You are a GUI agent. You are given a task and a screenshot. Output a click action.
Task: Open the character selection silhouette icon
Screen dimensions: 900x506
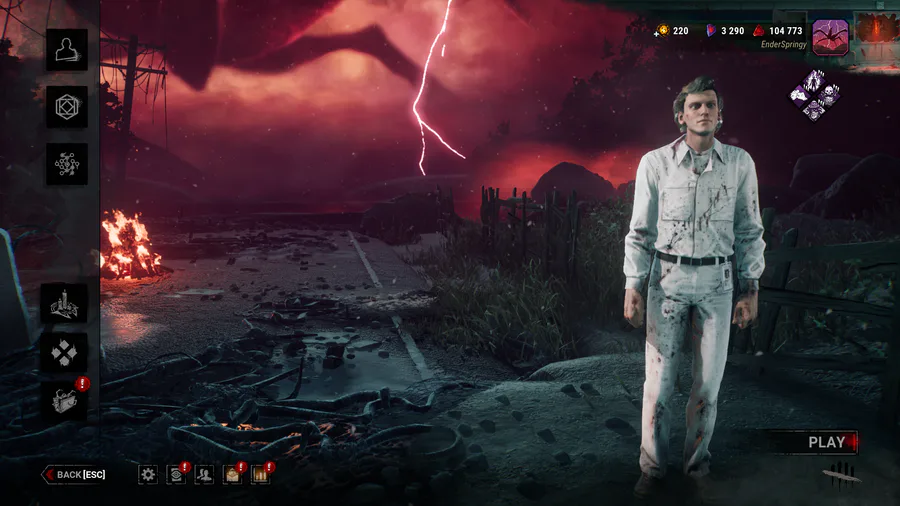tap(67, 50)
